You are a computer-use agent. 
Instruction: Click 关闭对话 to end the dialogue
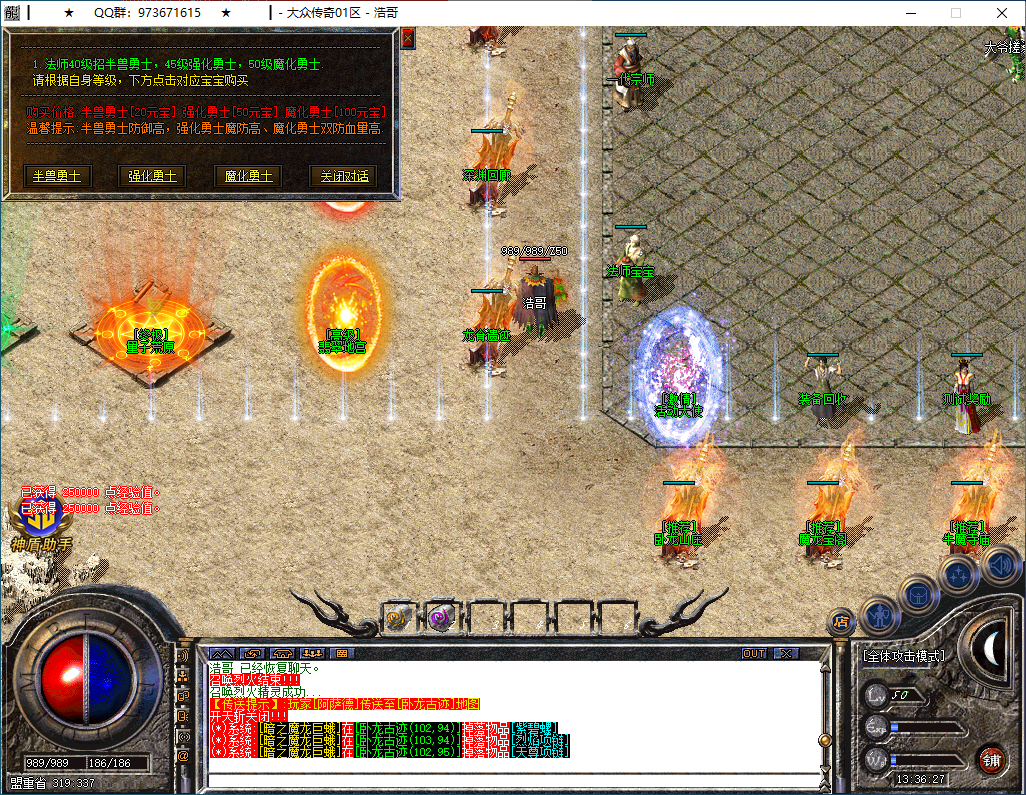(x=343, y=176)
